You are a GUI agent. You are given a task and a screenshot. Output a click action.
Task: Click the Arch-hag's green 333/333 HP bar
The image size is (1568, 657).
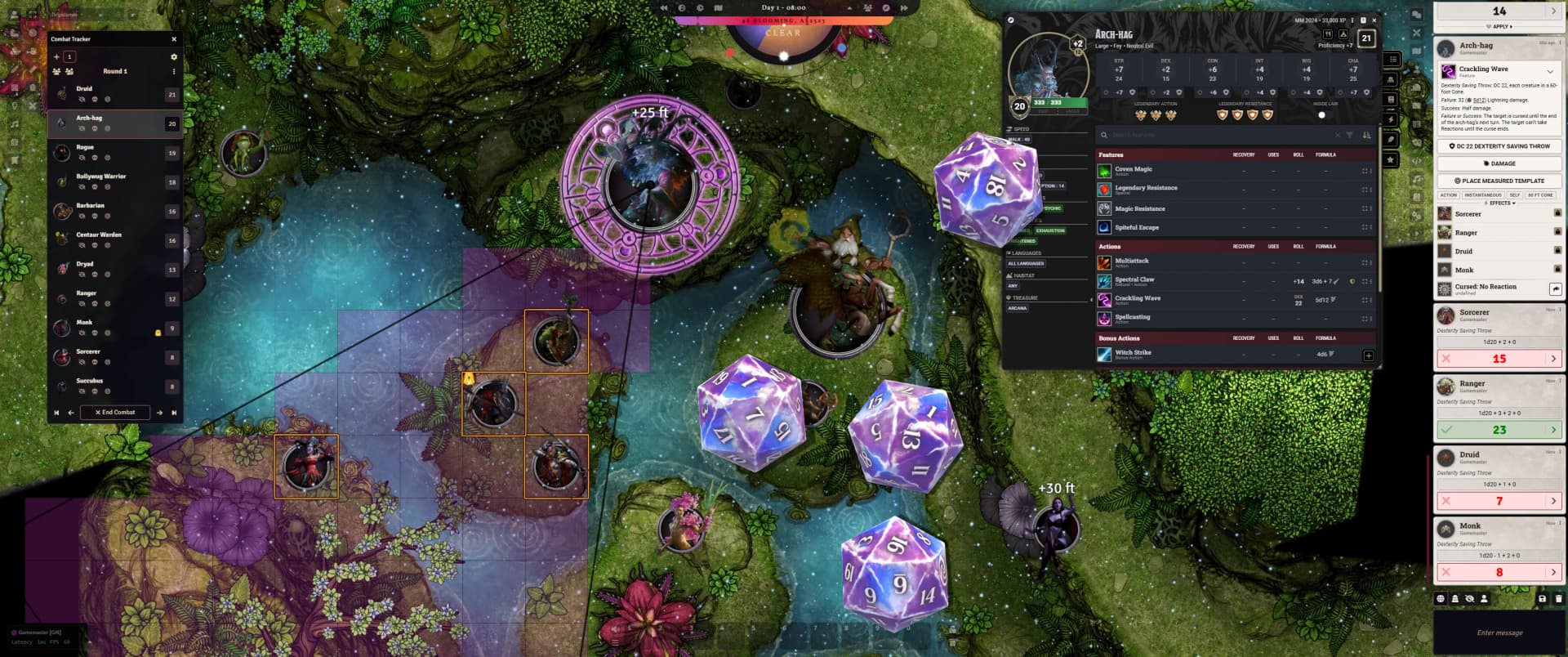[1060, 104]
